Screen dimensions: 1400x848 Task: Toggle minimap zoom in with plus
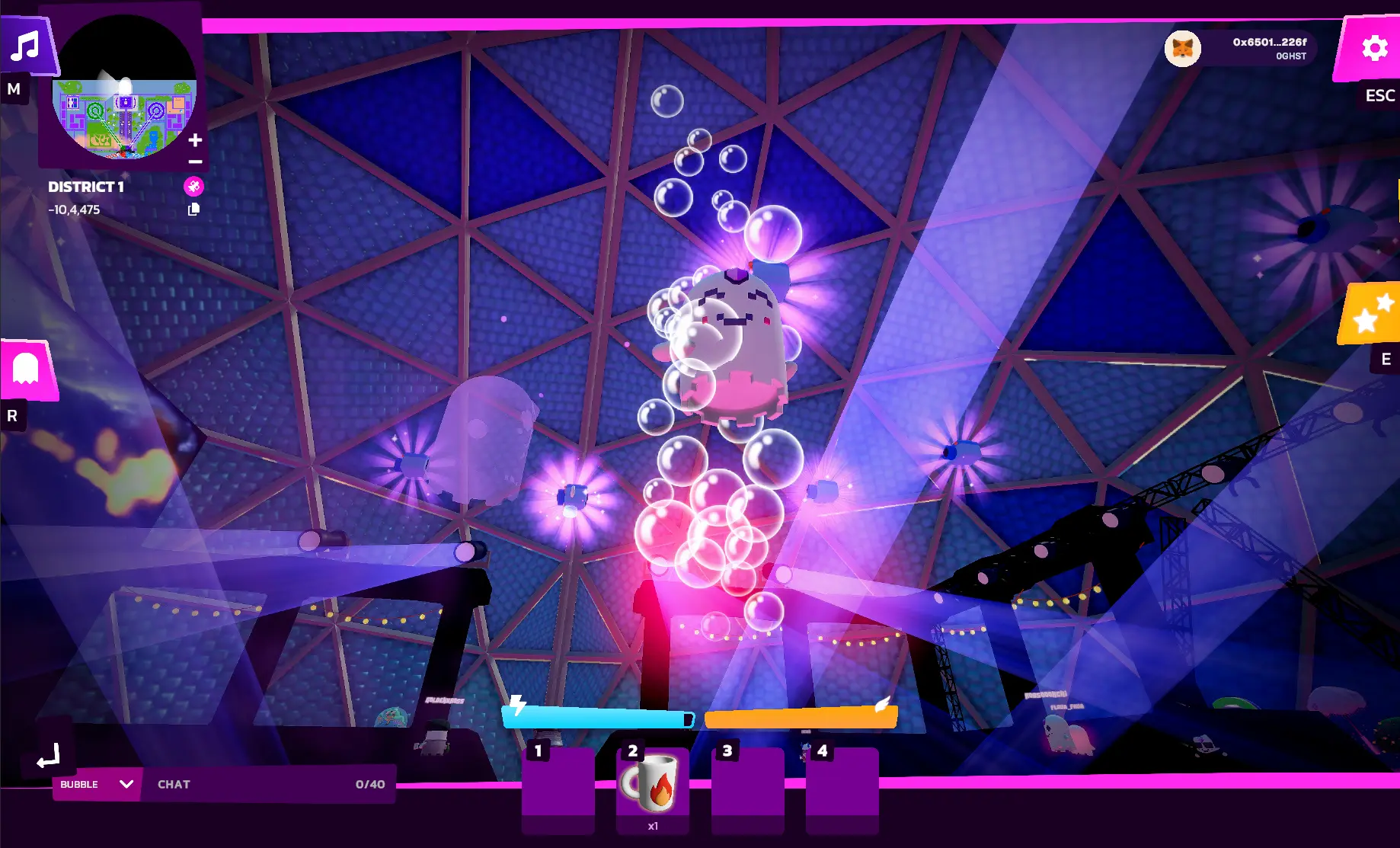[195, 139]
